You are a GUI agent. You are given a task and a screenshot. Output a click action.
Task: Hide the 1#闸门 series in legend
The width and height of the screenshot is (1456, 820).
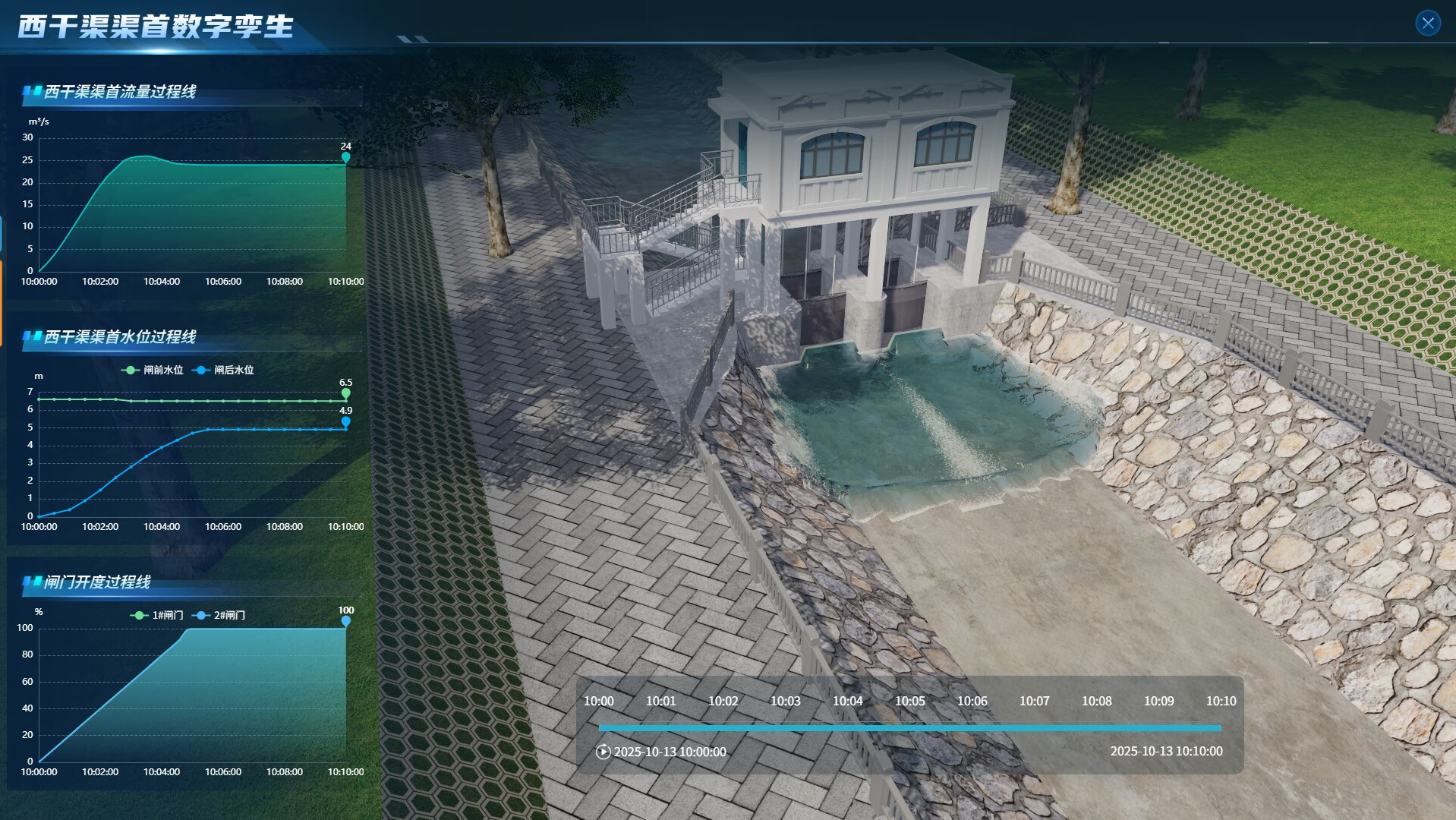(157, 615)
